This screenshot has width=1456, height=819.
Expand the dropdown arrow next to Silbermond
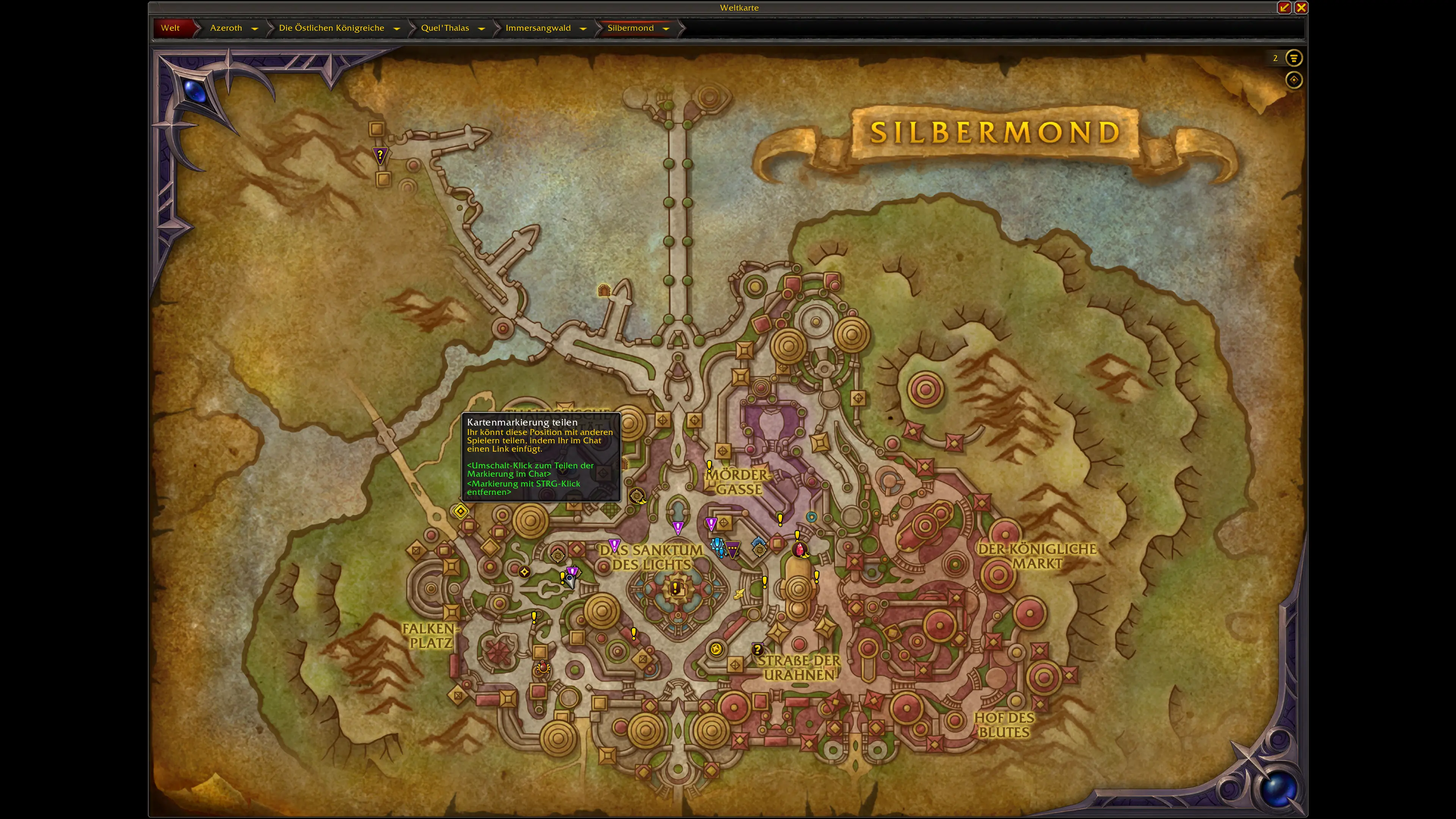click(666, 28)
